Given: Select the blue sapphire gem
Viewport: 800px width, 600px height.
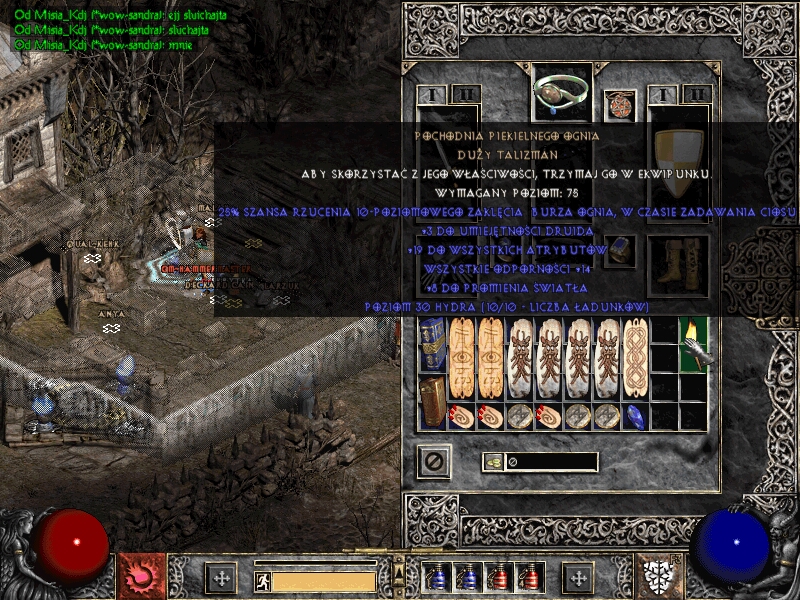Looking at the screenshot, I should 635,416.
